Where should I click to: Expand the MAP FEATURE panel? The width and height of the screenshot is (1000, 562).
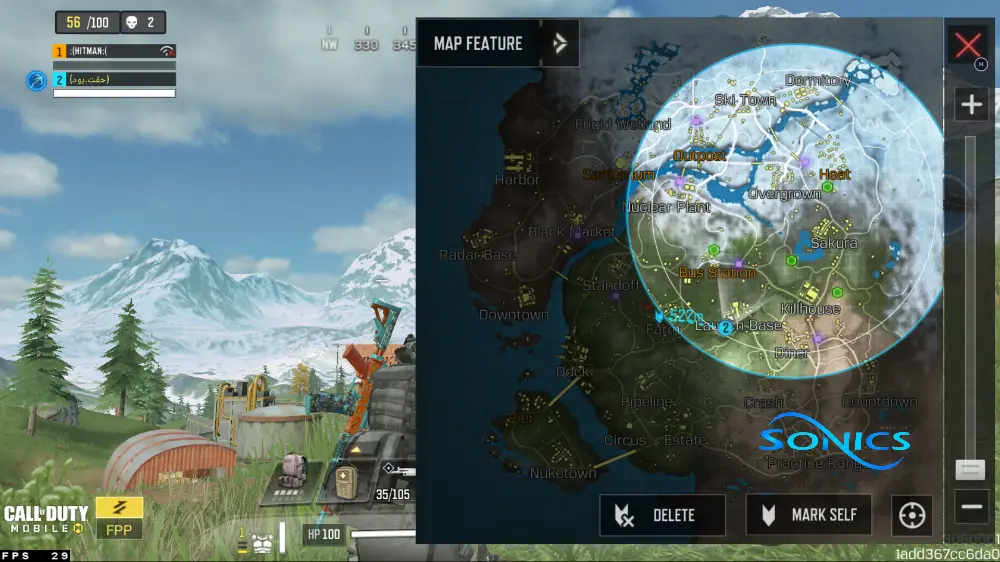(560, 43)
